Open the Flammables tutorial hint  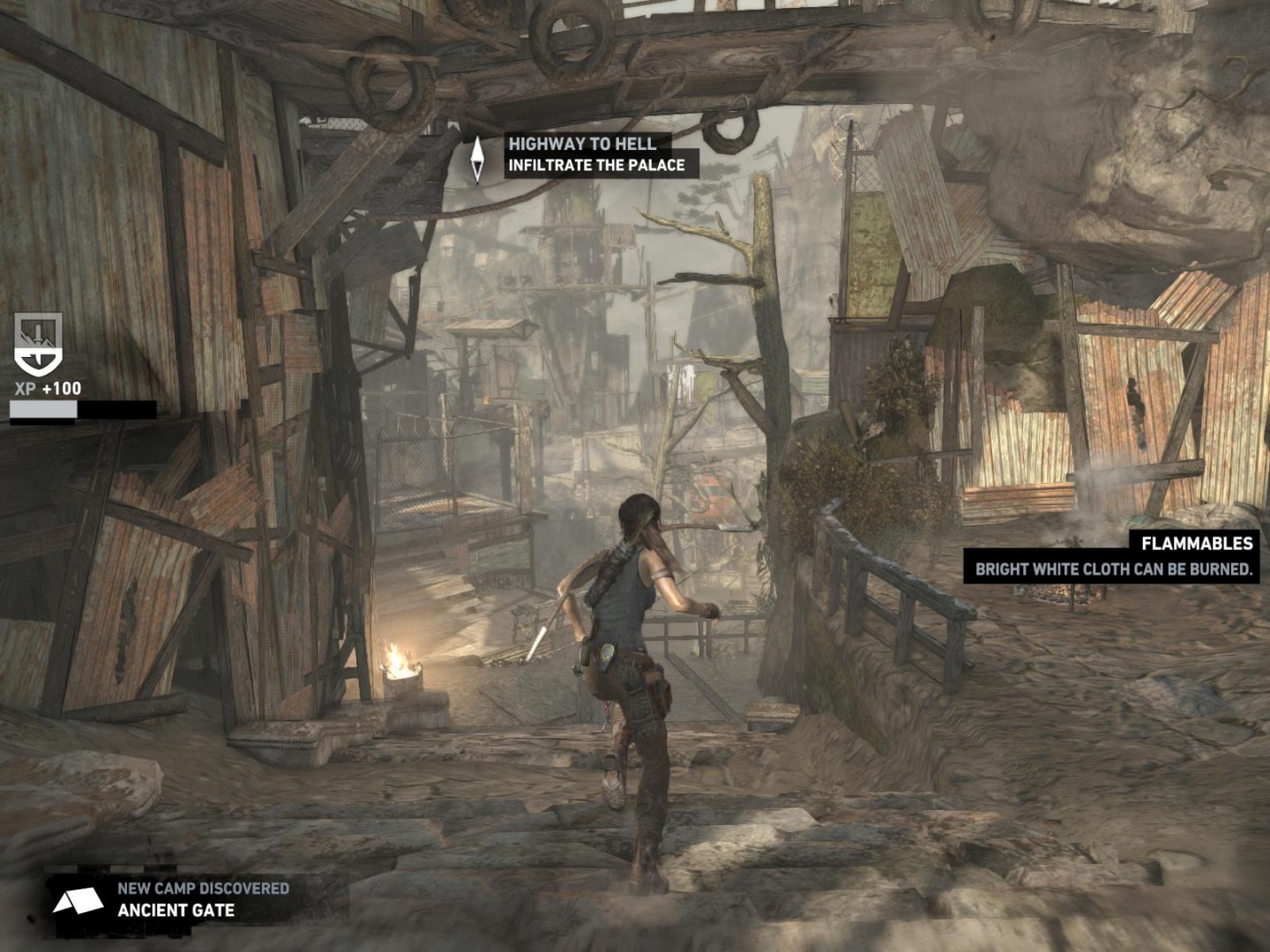1113,557
